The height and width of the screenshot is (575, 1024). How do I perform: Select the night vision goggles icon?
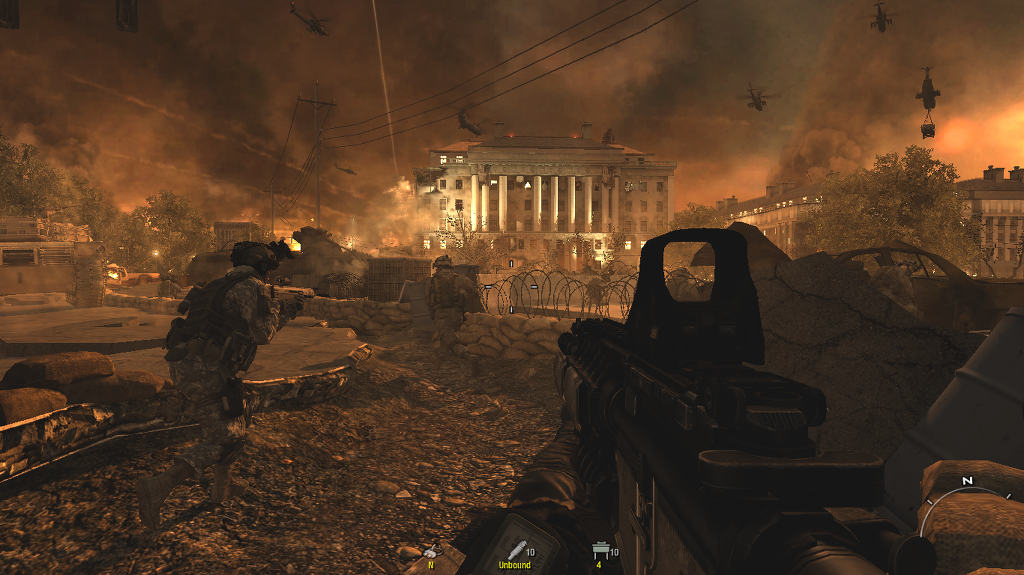(x=431, y=551)
